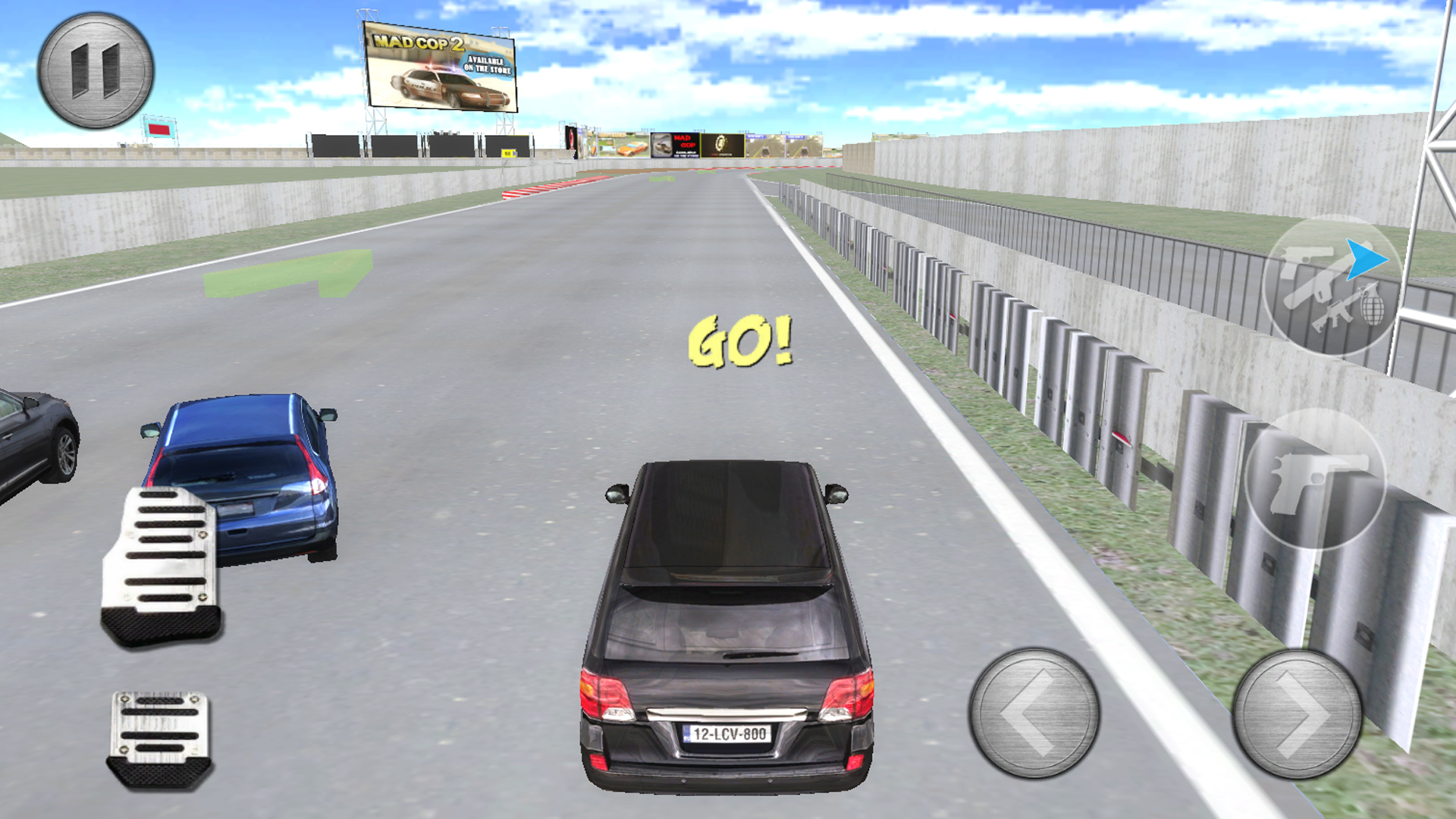Tap the 12-LCV-800 license plate
This screenshot has height=819, width=1456.
[726, 733]
